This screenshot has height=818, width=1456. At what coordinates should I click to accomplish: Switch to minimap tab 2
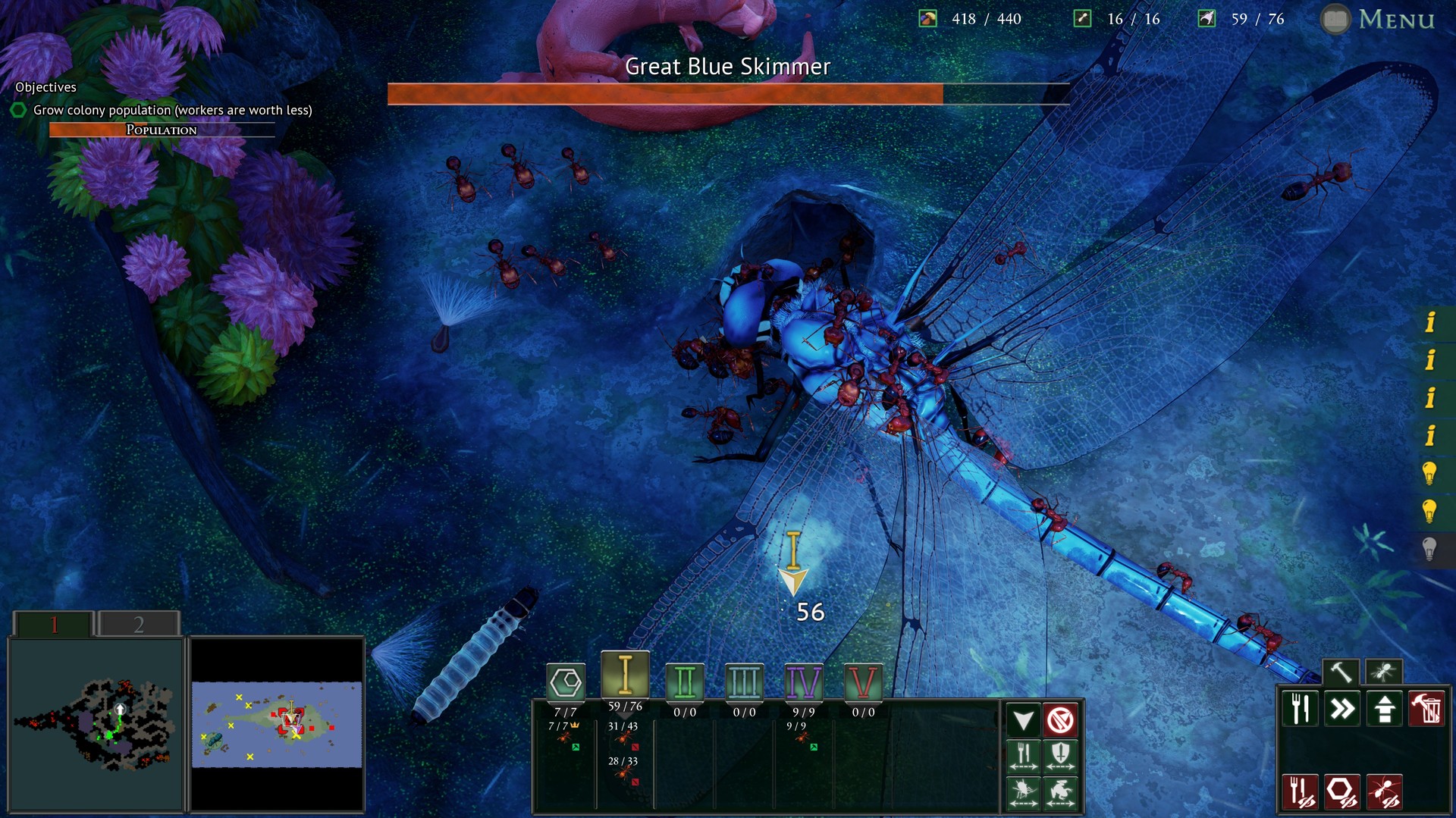click(139, 623)
